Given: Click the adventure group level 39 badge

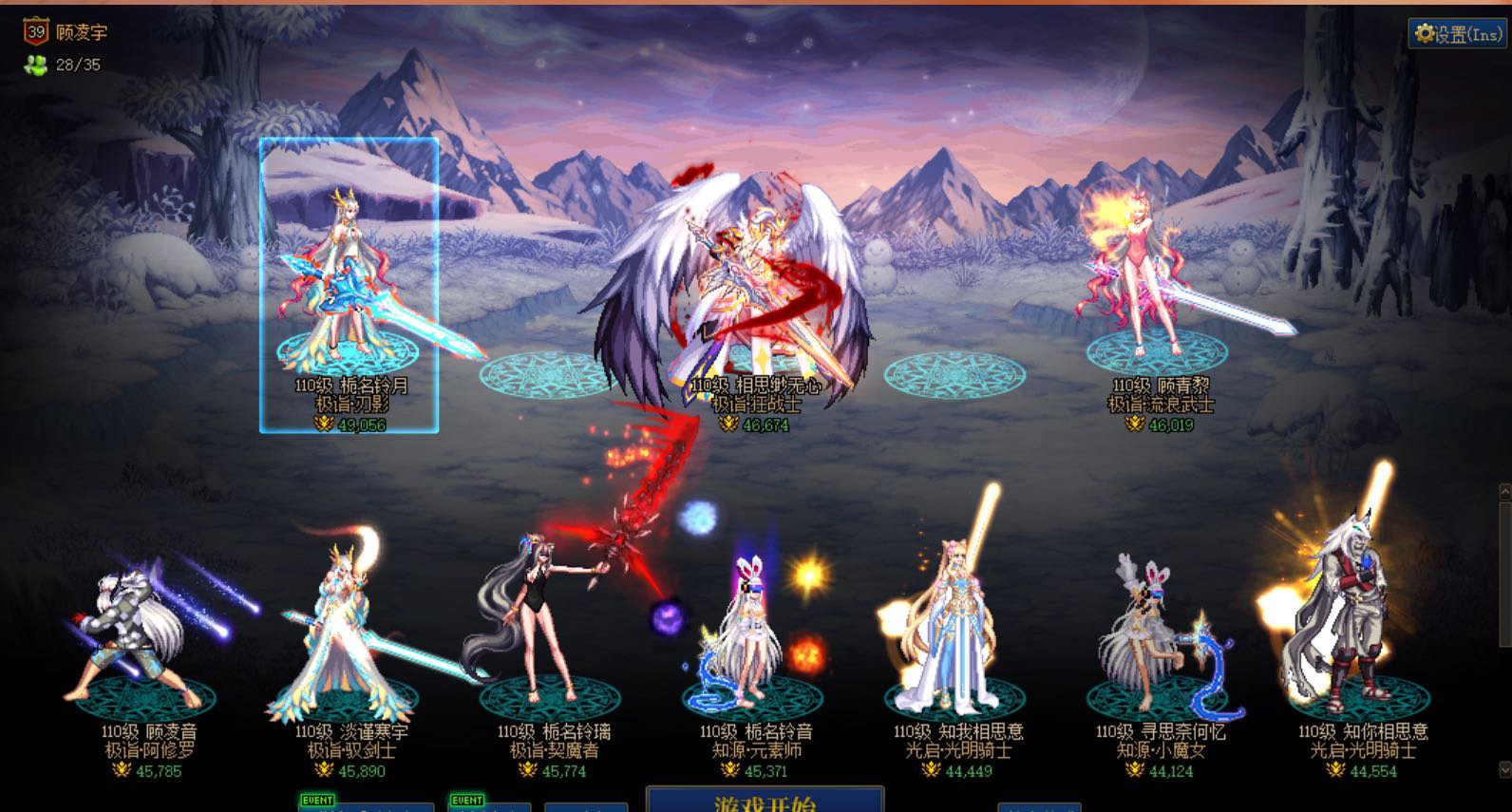Looking at the screenshot, I should click(36, 32).
